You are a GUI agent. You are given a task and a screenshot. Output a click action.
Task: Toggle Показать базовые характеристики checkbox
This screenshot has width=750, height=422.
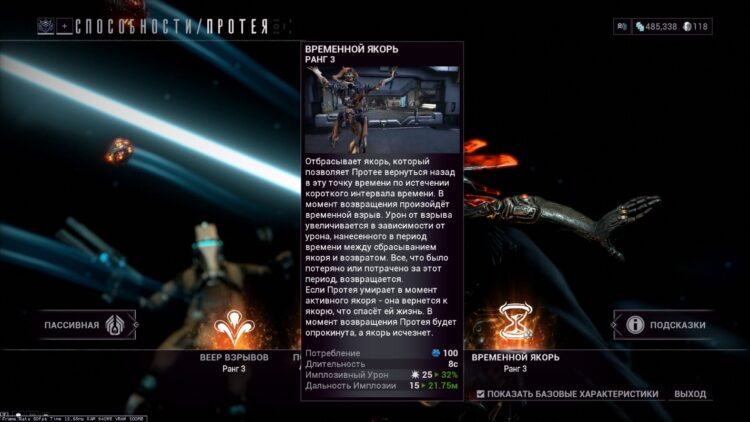click(482, 394)
